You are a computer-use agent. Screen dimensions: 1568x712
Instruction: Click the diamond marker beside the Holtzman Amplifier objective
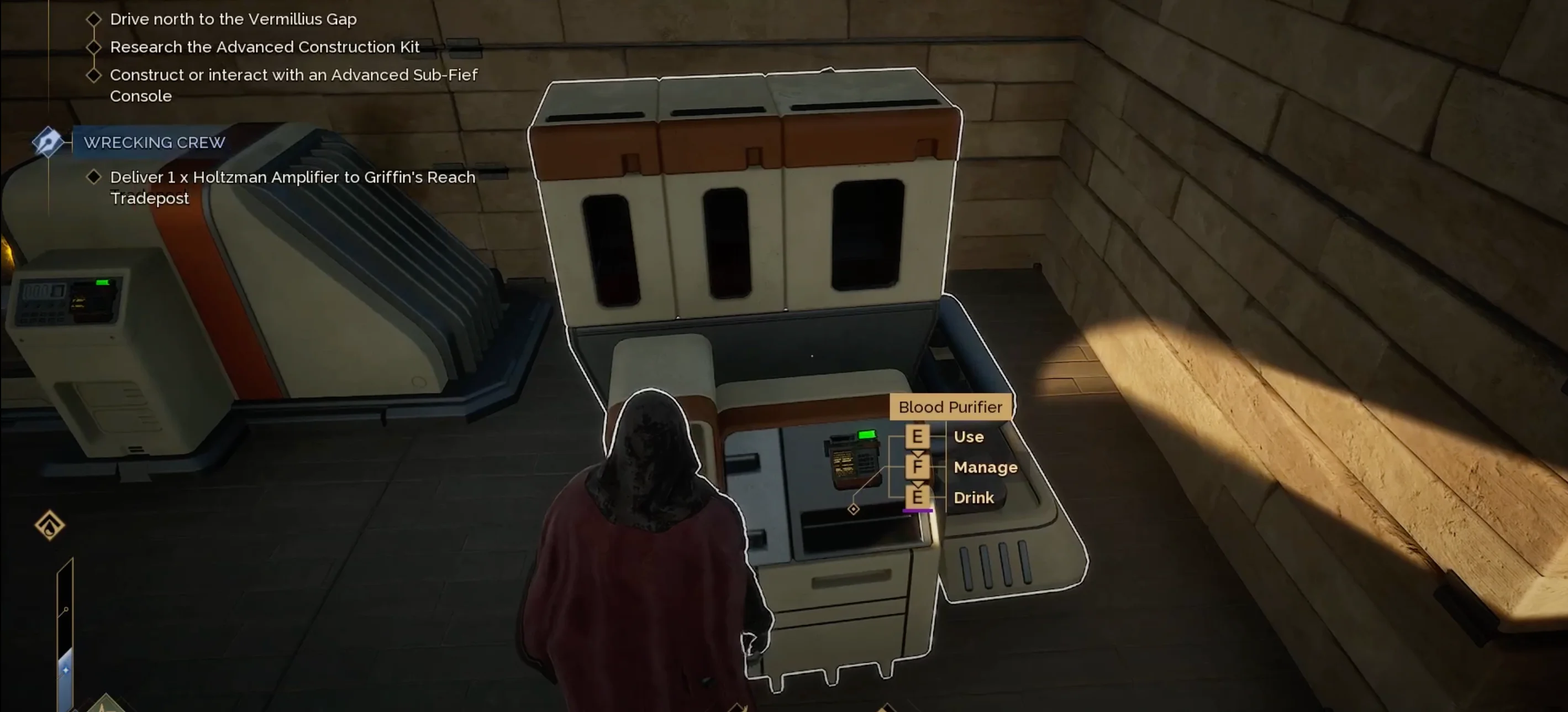coord(94,177)
